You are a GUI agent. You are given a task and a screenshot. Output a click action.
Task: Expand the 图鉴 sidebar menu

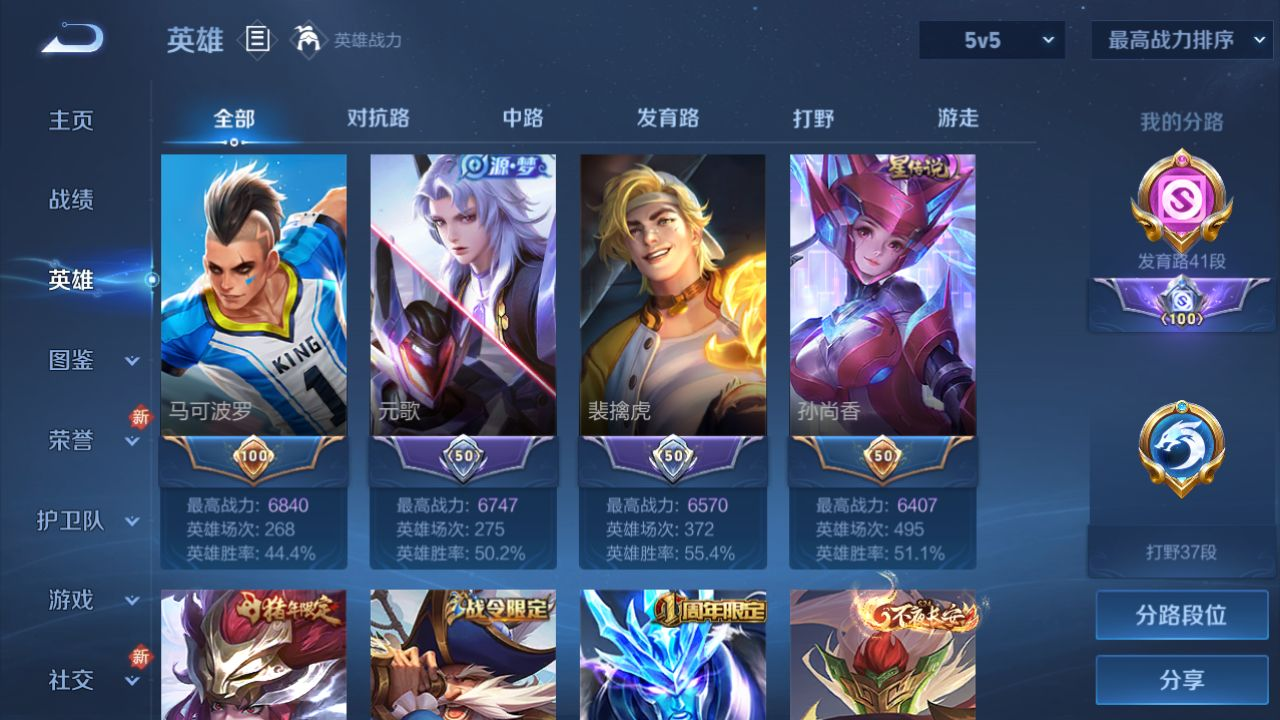(x=92, y=360)
